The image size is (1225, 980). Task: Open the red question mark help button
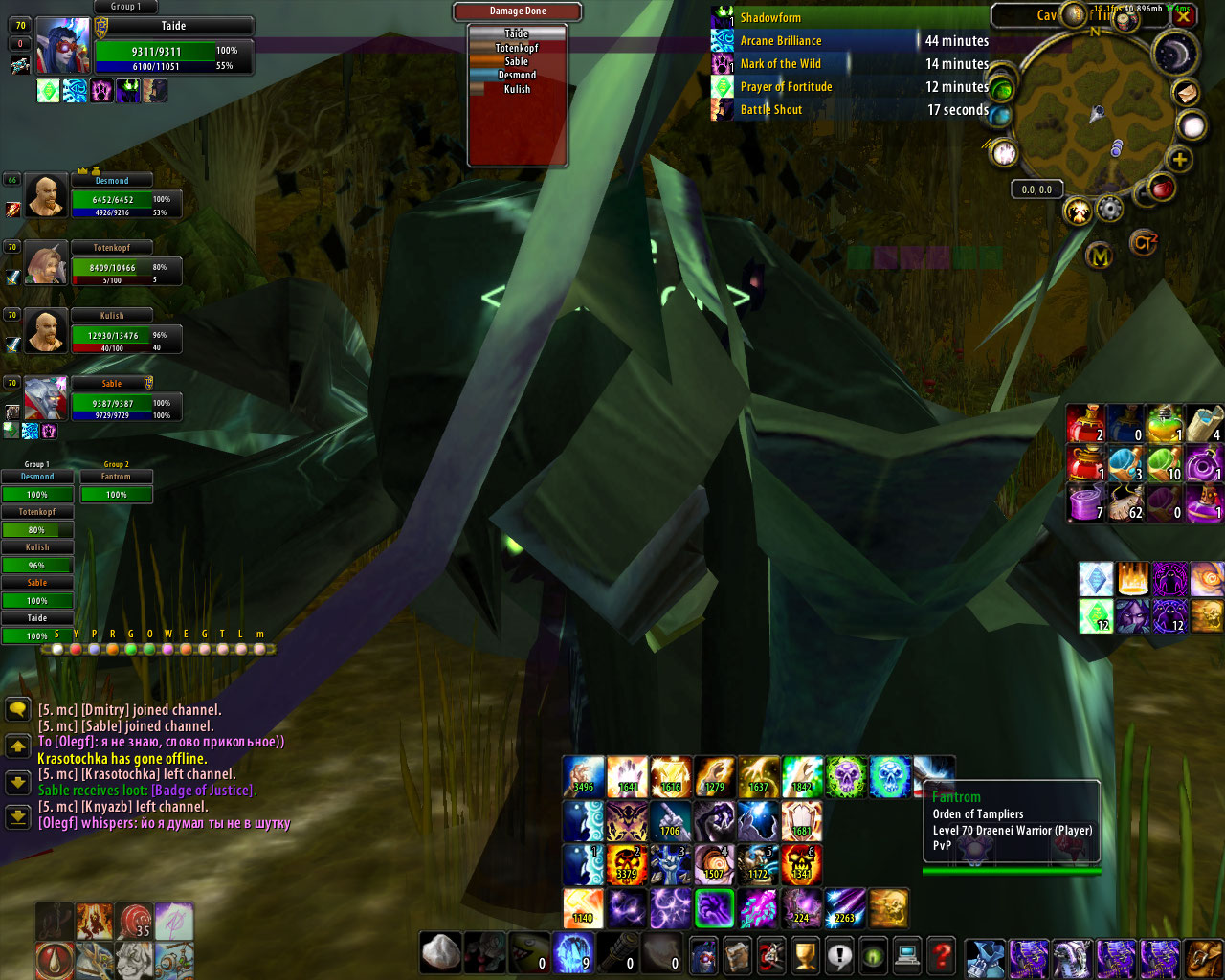coord(942,954)
